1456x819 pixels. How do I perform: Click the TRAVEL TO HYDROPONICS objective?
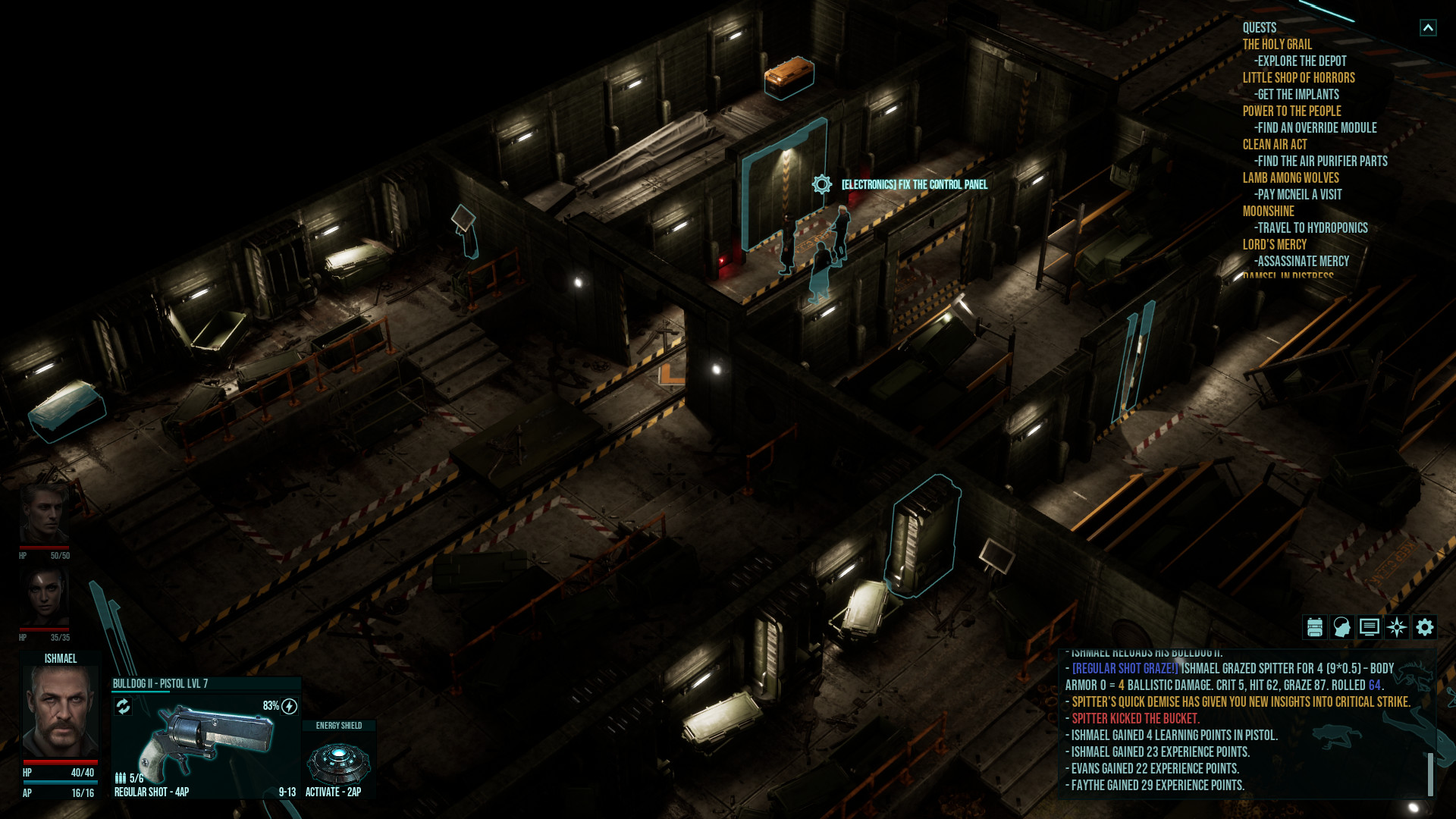point(1310,227)
